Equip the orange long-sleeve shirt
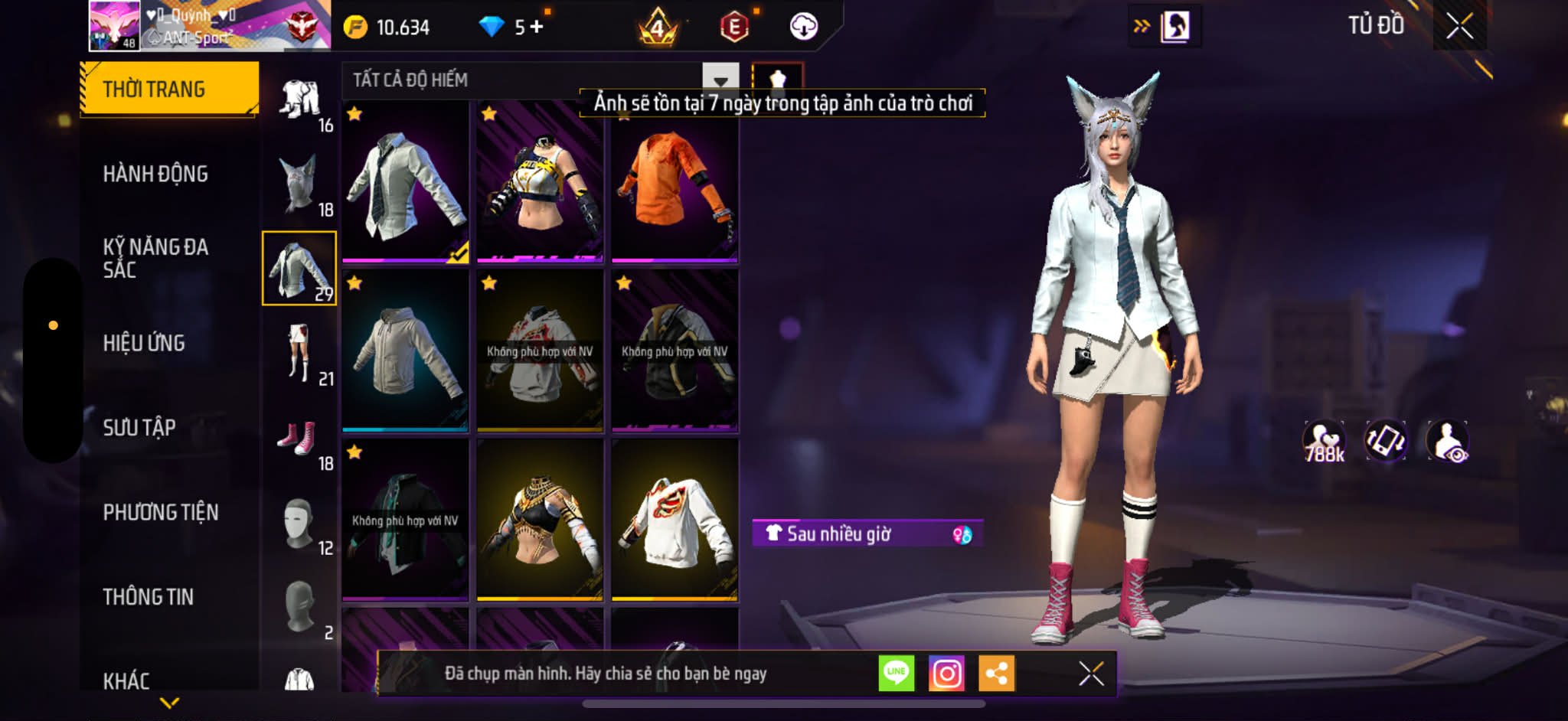The height and width of the screenshot is (721, 1568). click(675, 184)
